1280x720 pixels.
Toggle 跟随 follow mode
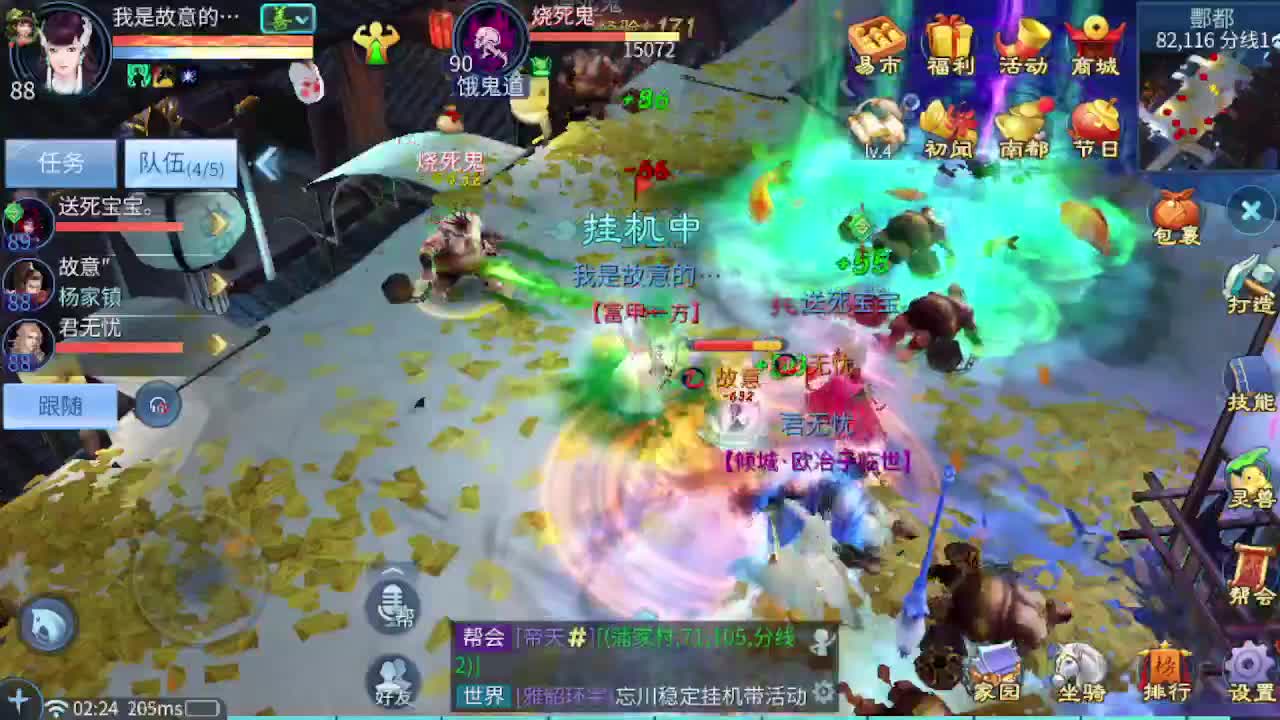62,406
